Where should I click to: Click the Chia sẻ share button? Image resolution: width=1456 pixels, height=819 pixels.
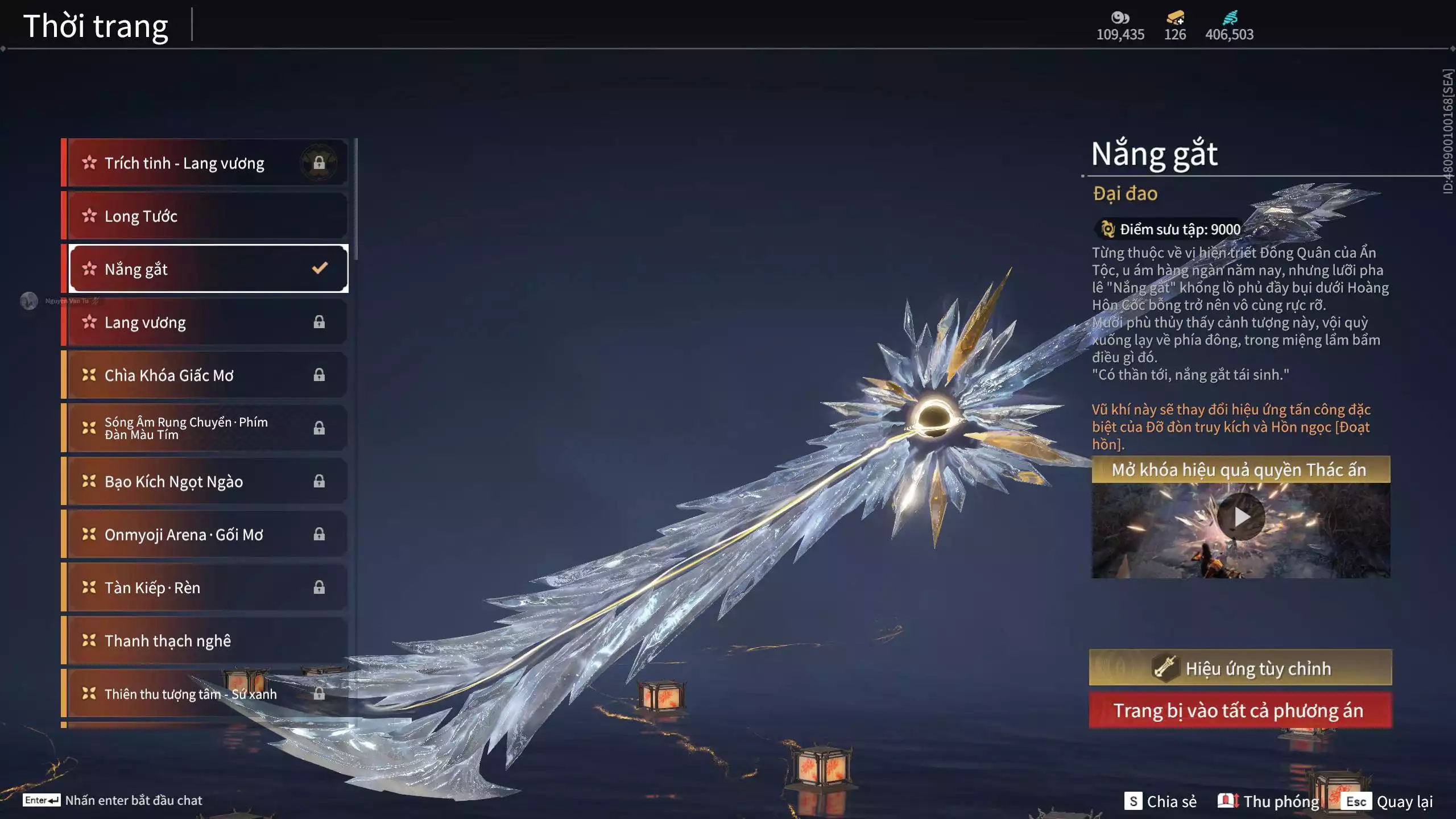[x=1161, y=801]
